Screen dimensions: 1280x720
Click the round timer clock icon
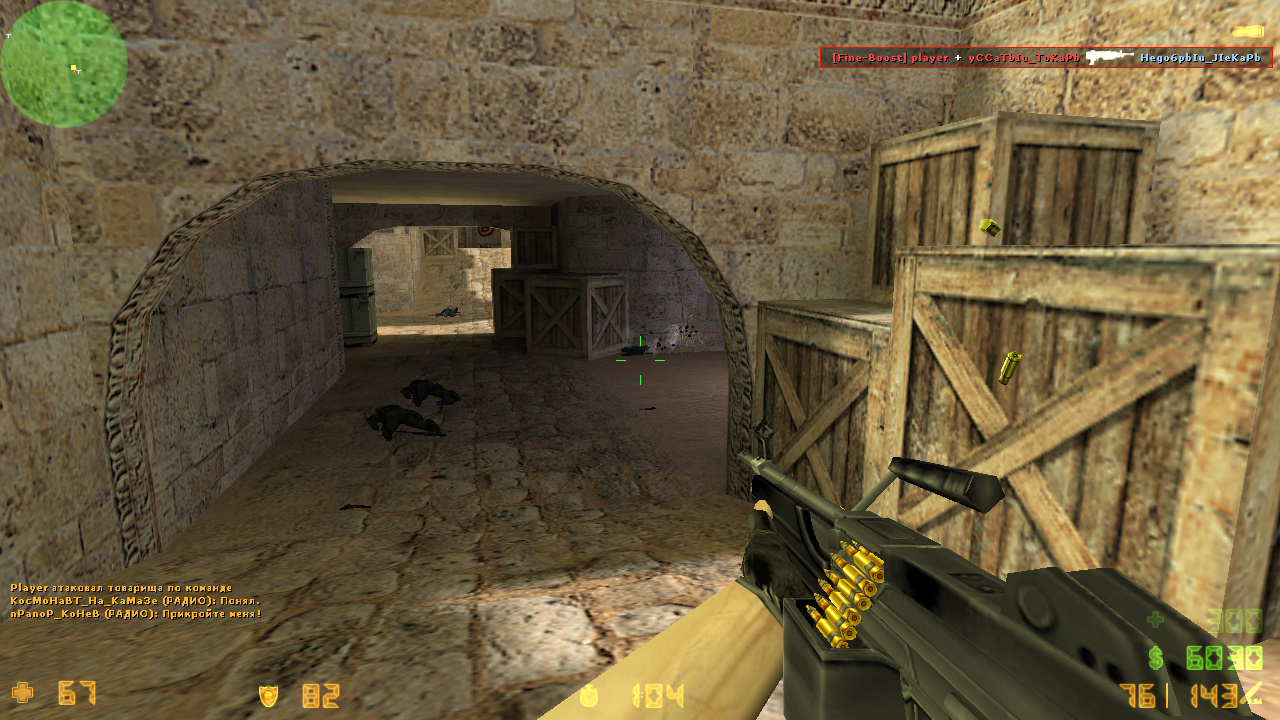pyautogui.click(x=591, y=695)
